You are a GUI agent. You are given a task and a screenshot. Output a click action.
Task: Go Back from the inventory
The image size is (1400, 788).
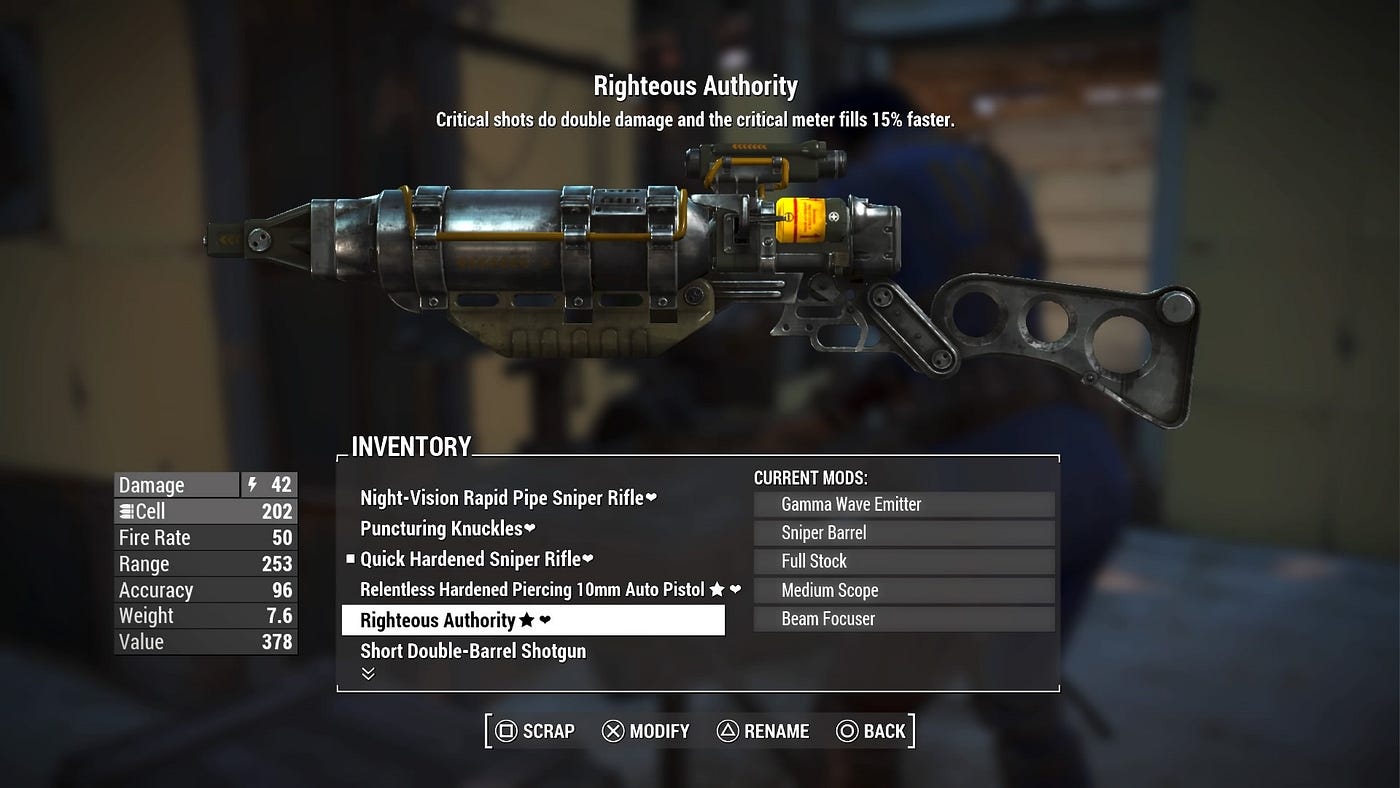click(871, 731)
